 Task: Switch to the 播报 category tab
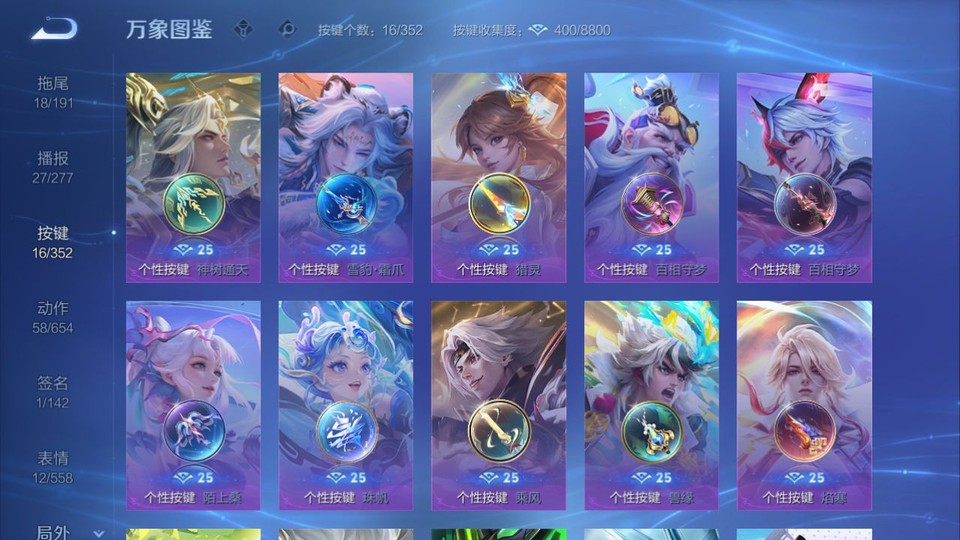54,167
